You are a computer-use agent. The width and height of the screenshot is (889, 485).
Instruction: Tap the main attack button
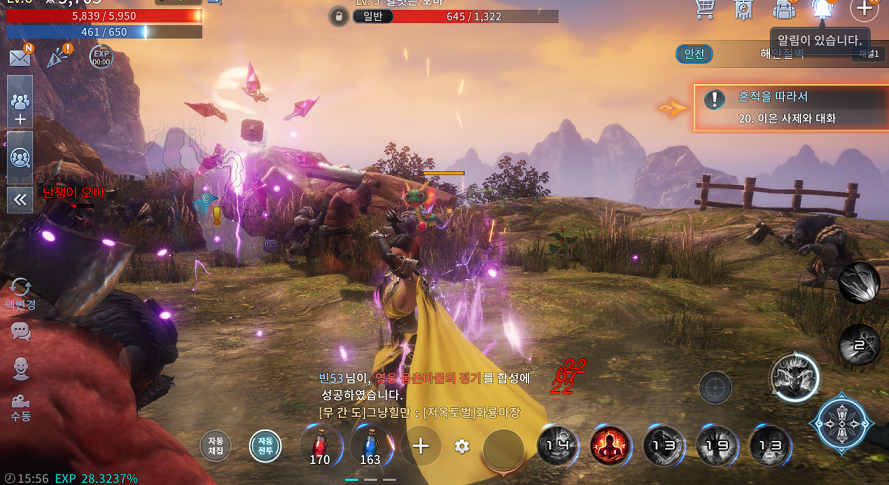[839, 424]
